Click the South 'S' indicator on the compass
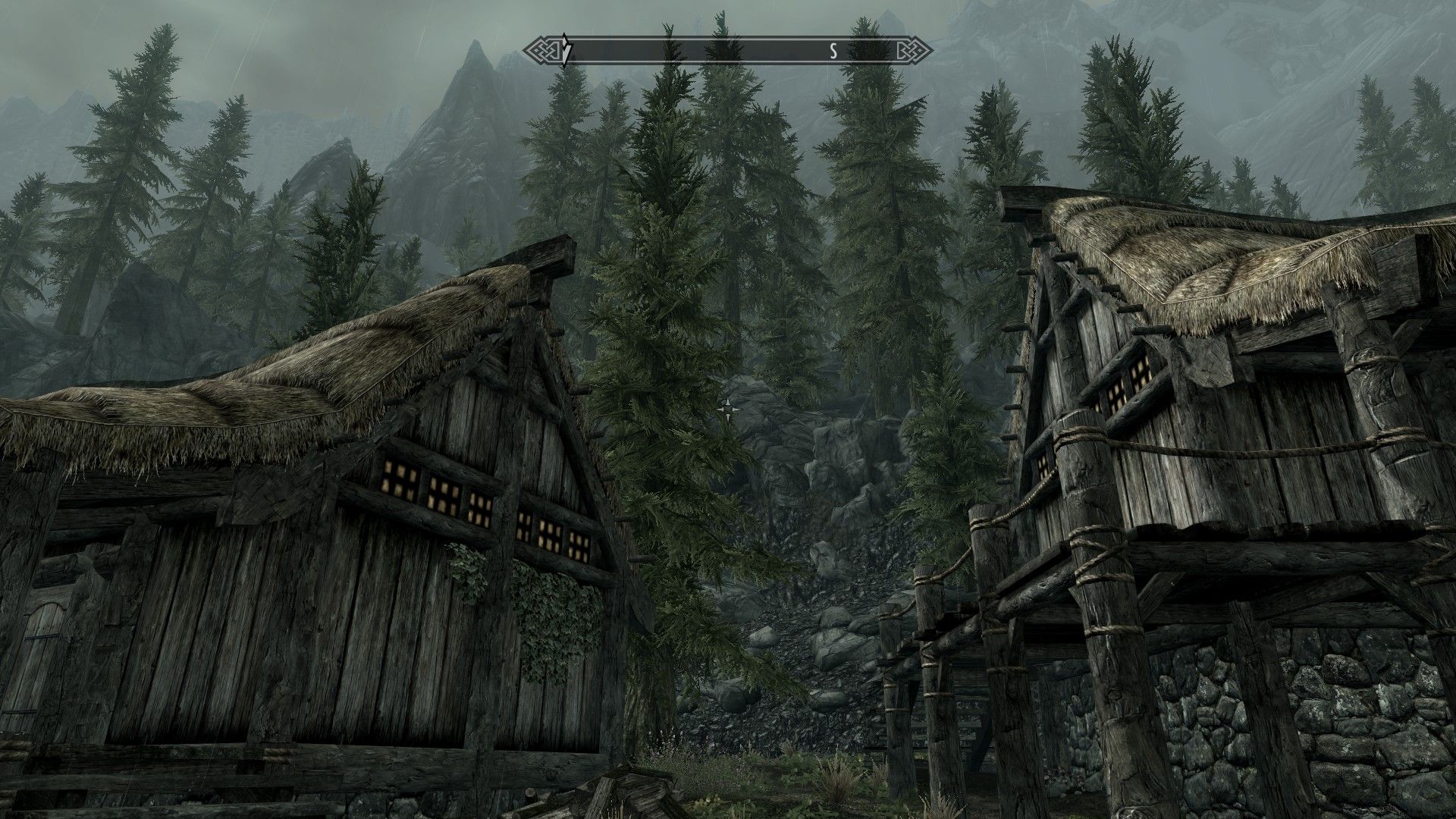The width and height of the screenshot is (1456, 819). 833,52
